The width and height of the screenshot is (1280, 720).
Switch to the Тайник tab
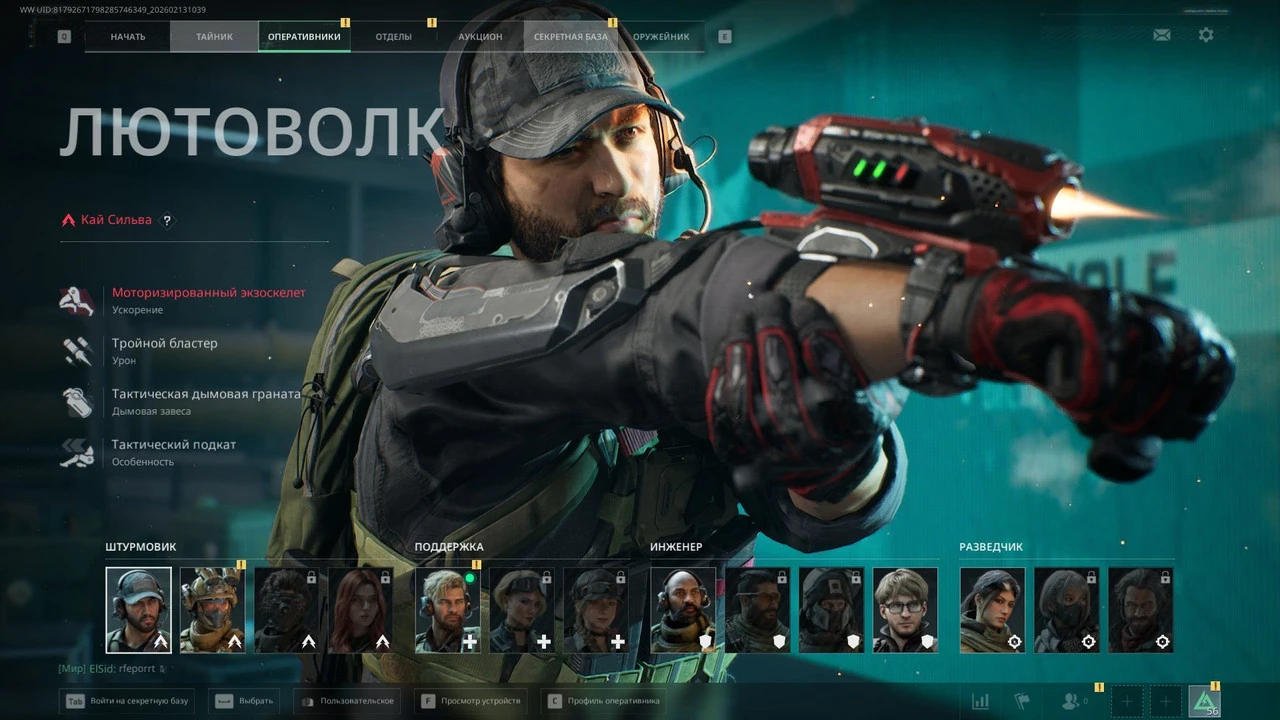point(214,37)
